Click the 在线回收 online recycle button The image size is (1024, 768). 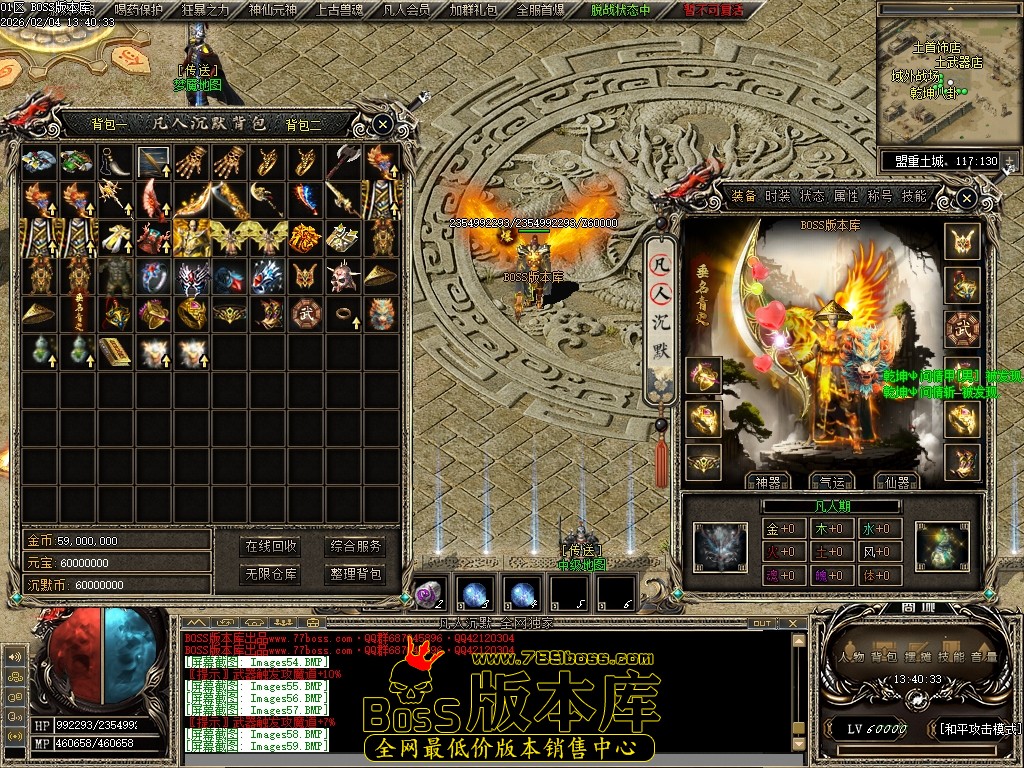pyautogui.click(x=271, y=546)
